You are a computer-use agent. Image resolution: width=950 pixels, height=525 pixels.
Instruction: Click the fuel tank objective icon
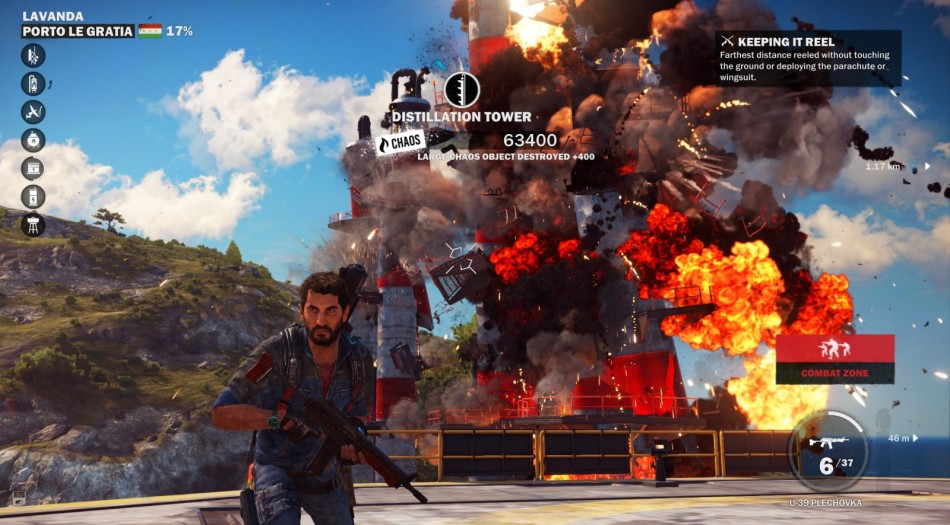pyautogui.click(x=33, y=84)
